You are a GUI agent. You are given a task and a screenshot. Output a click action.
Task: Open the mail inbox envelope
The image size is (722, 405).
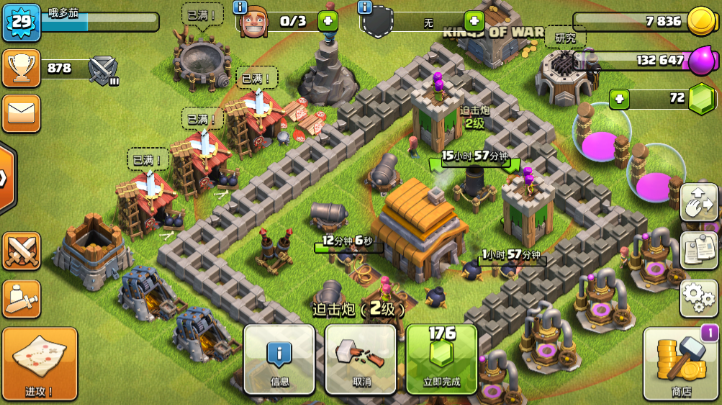coord(20,112)
